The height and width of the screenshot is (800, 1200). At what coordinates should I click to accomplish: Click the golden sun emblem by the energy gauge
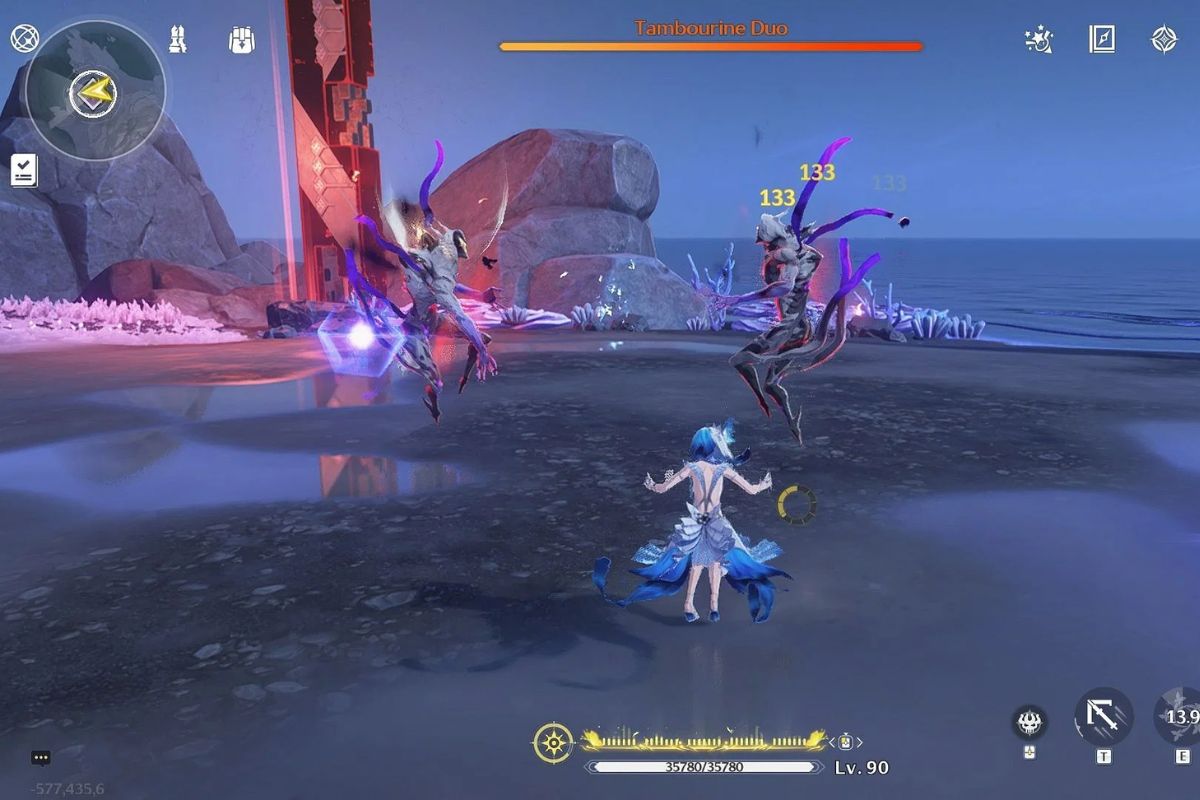[553, 743]
